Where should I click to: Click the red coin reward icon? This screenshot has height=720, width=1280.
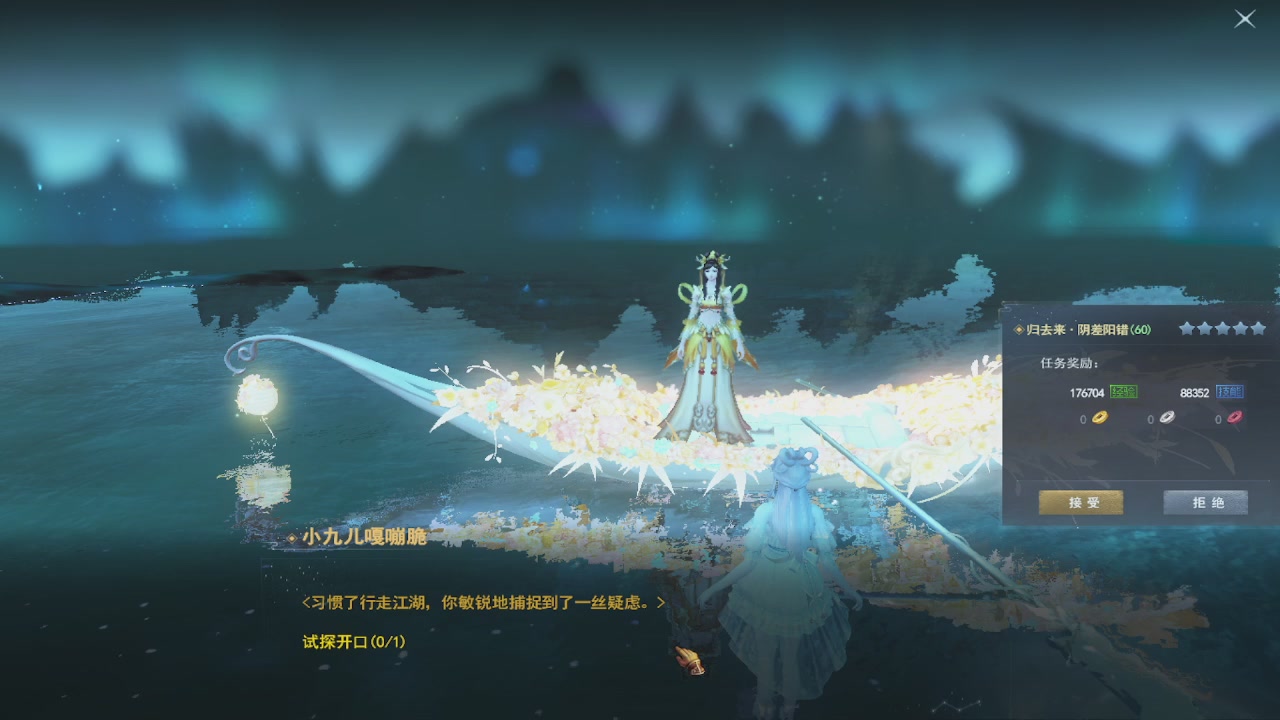pyautogui.click(x=1233, y=418)
